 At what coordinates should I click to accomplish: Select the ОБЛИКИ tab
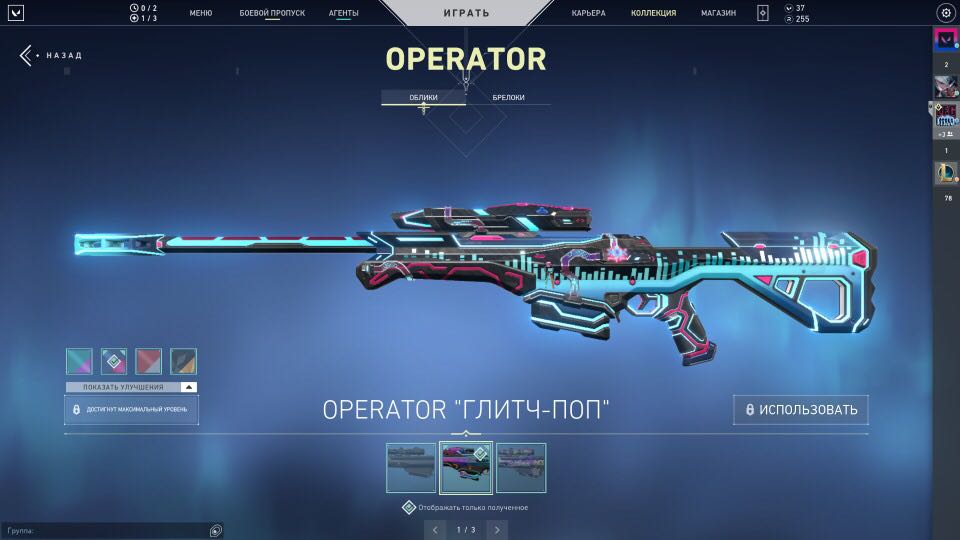click(423, 97)
